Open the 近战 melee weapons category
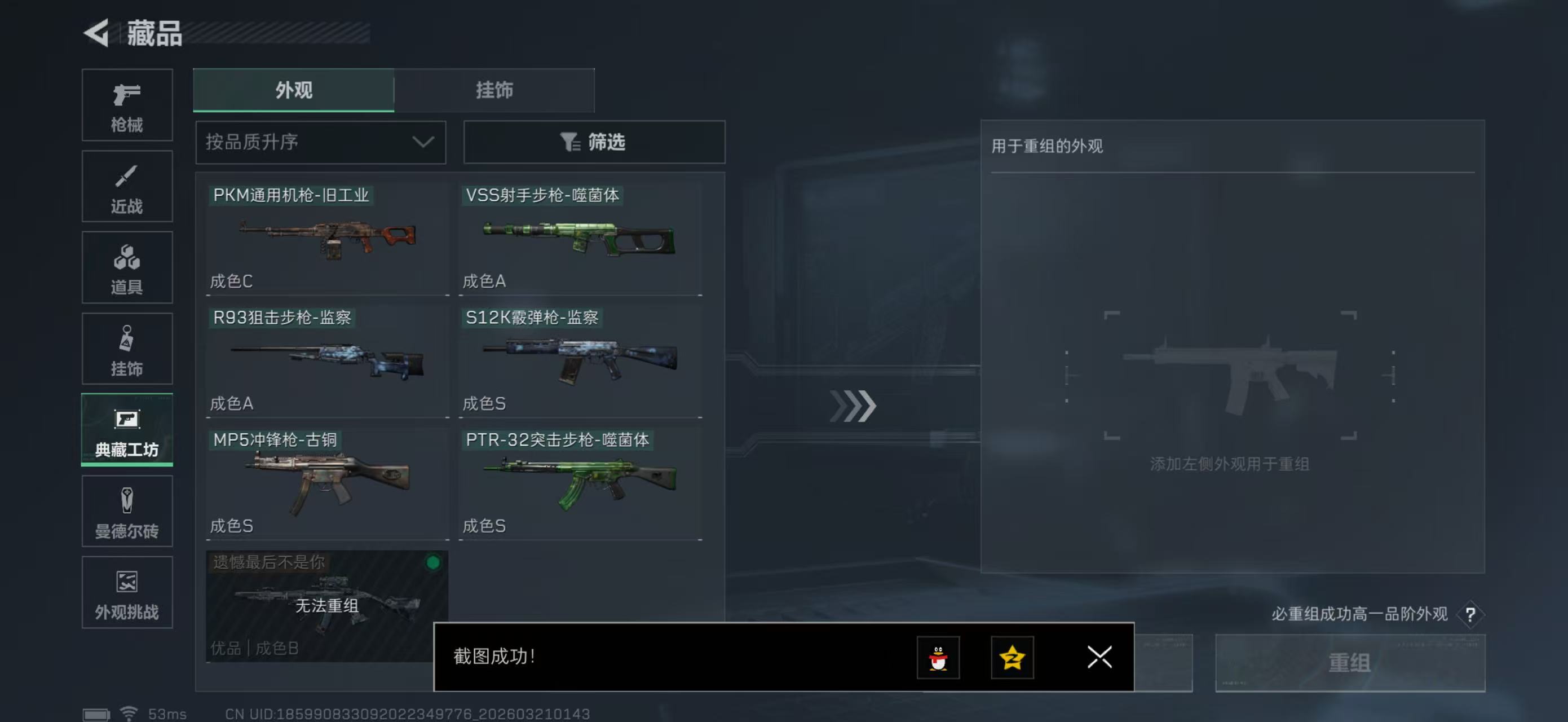This screenshot has height=722, width=1568. (x=127, y=186)
